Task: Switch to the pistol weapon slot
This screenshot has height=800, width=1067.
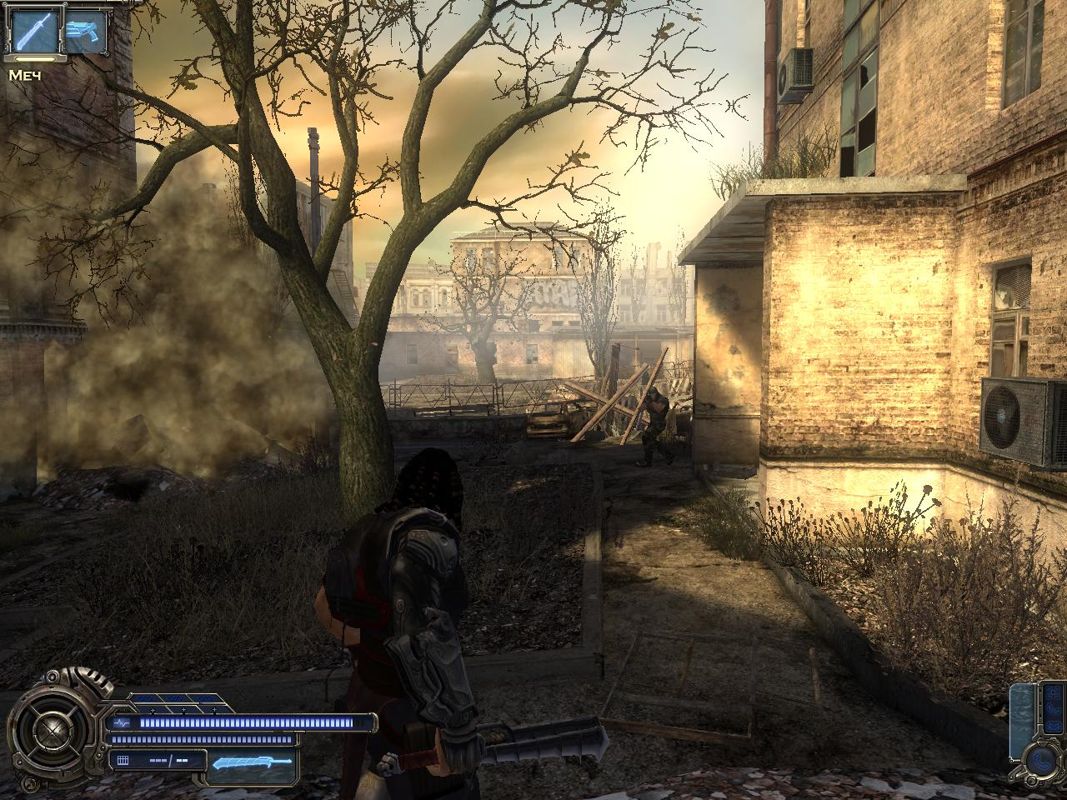Action: point(87,31)
